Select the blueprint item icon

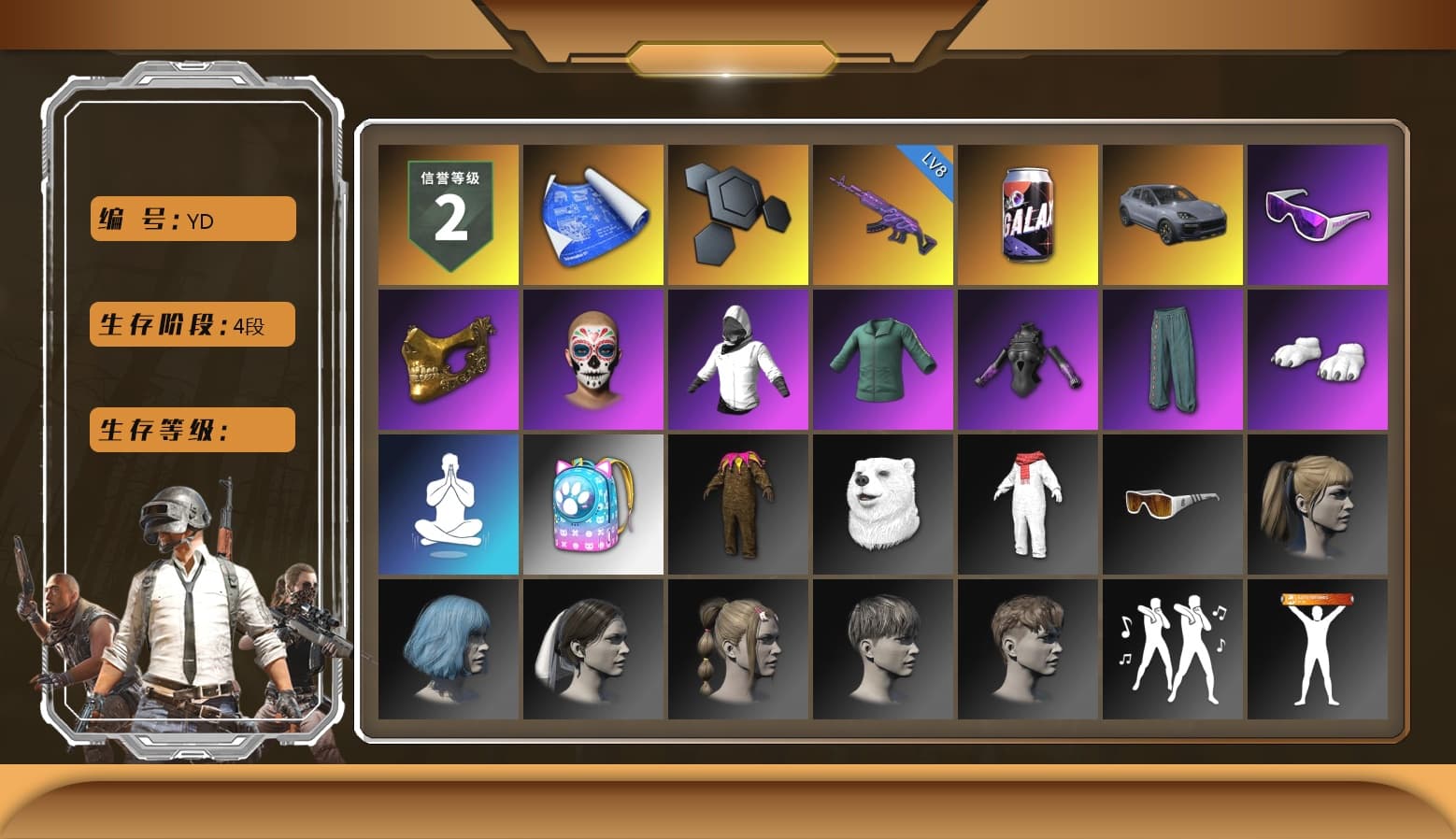(x=592, y=213)
